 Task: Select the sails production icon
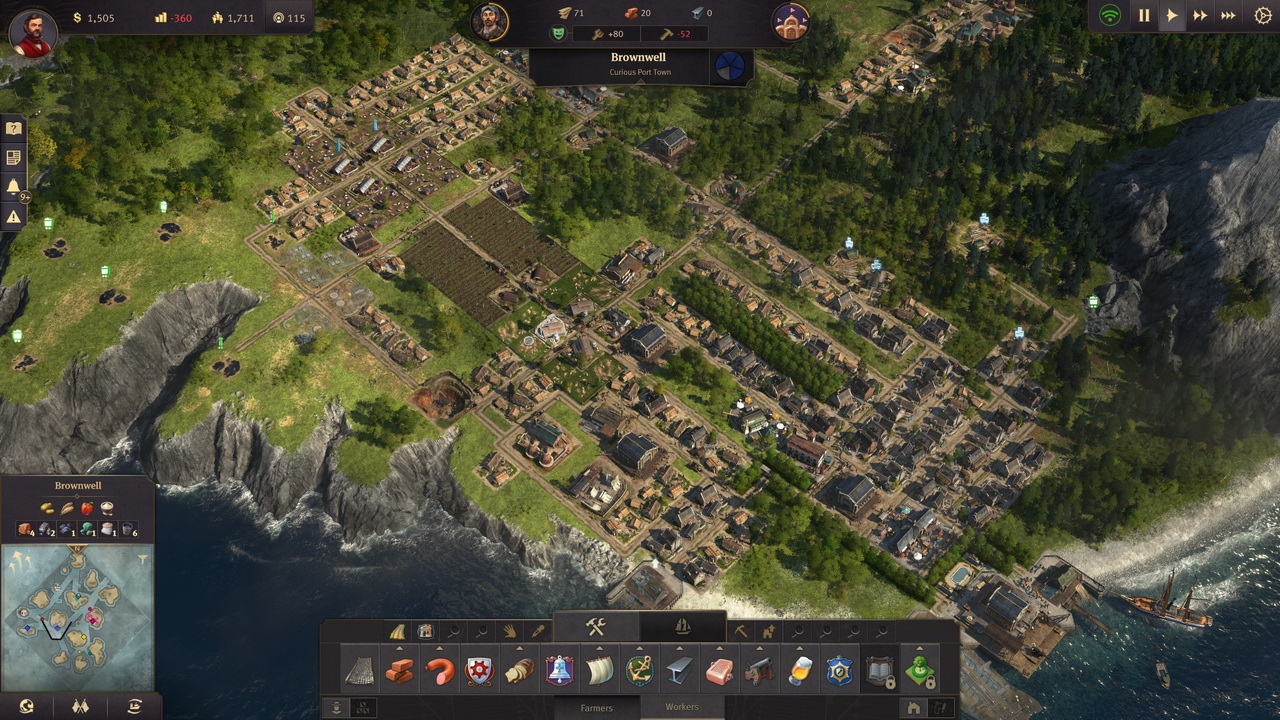(599, 671)
